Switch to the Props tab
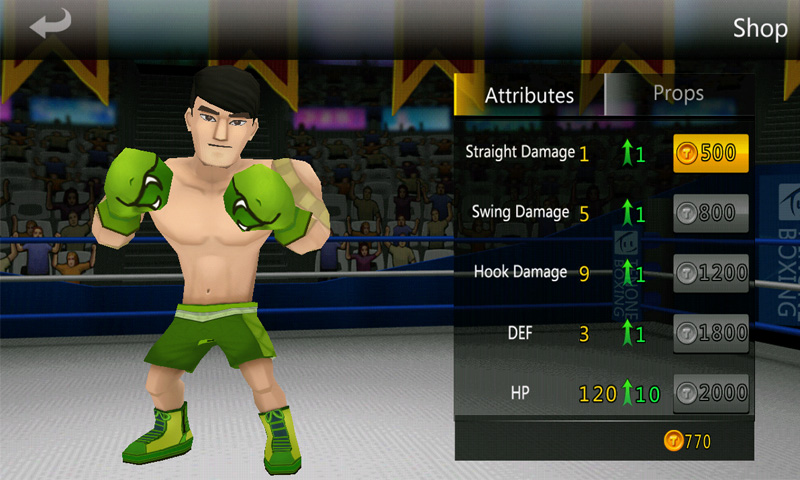 click(678, 94)
